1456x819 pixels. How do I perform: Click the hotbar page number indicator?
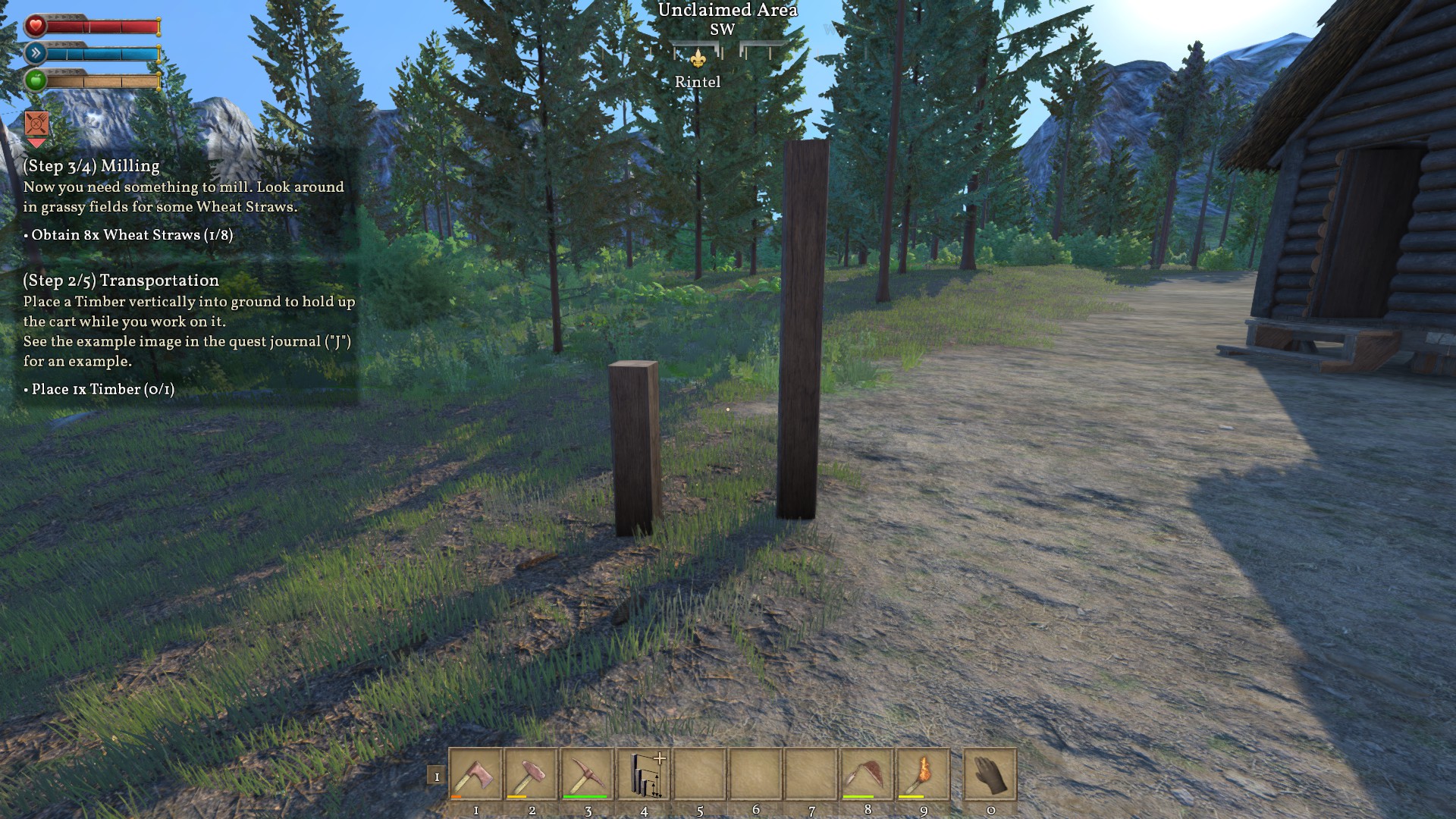point(436,777)
